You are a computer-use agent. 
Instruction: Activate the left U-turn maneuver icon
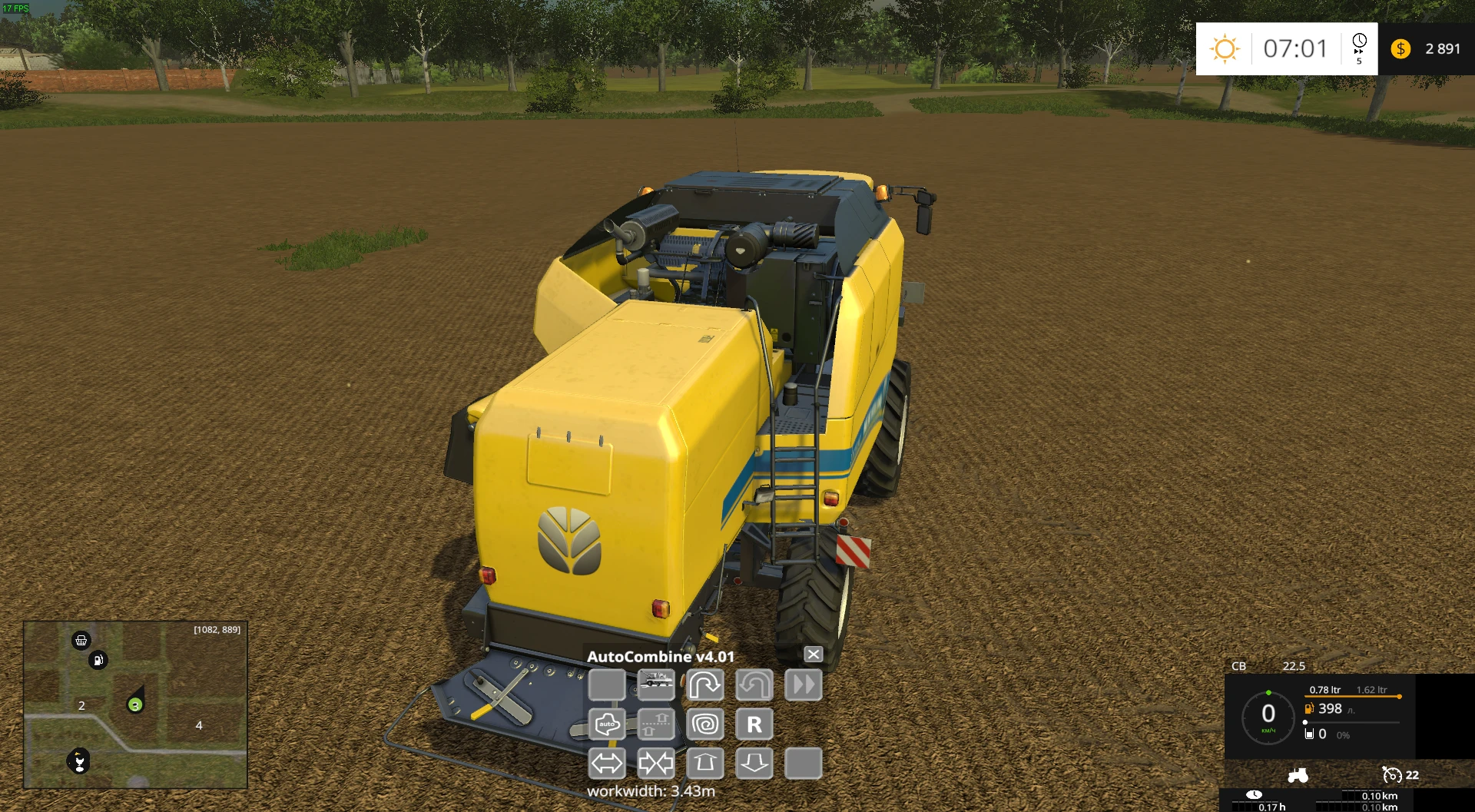pyautogui.click(x=754, y=685)
